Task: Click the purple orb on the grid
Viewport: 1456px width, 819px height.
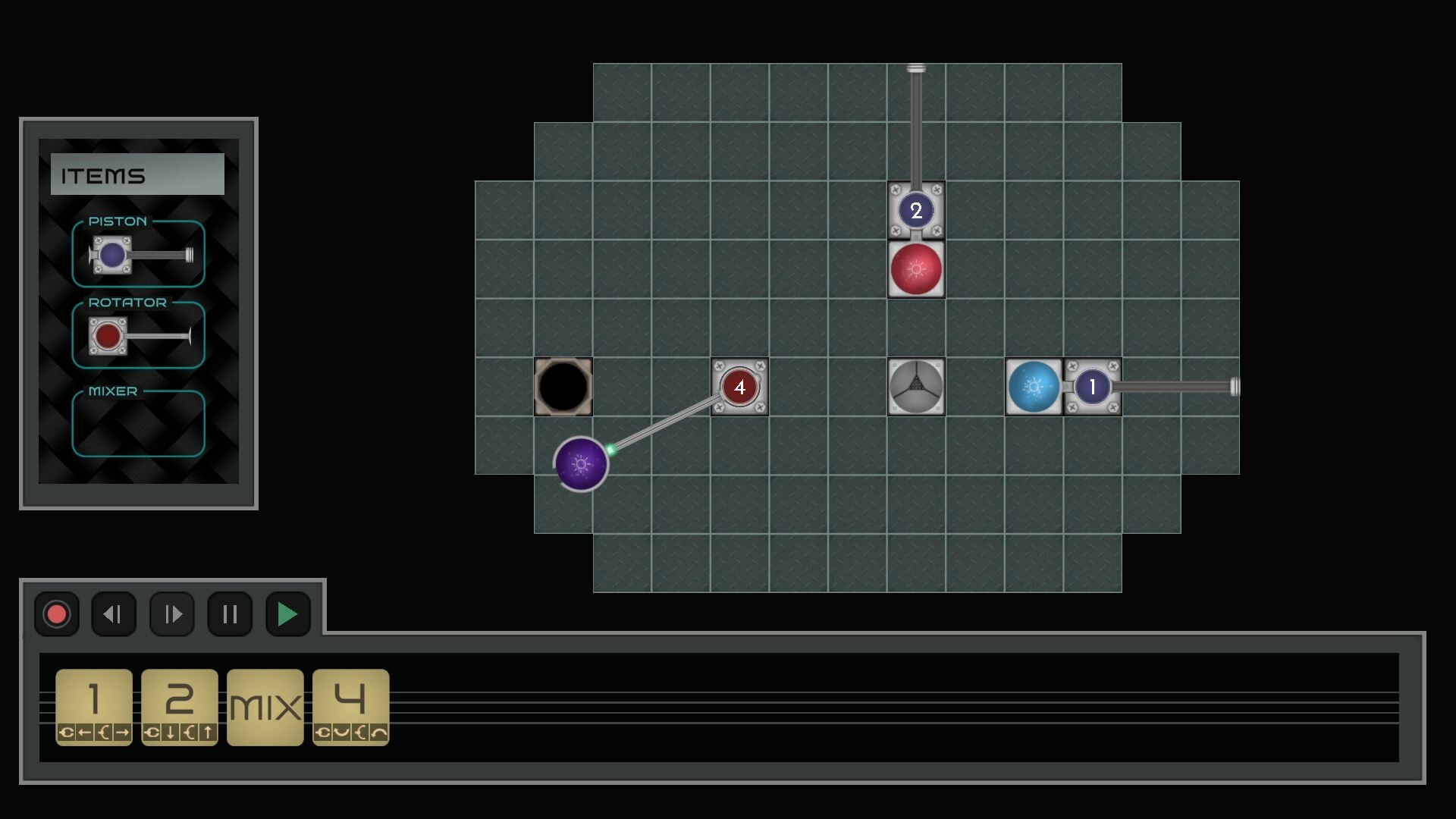Action: click(582, 463)
